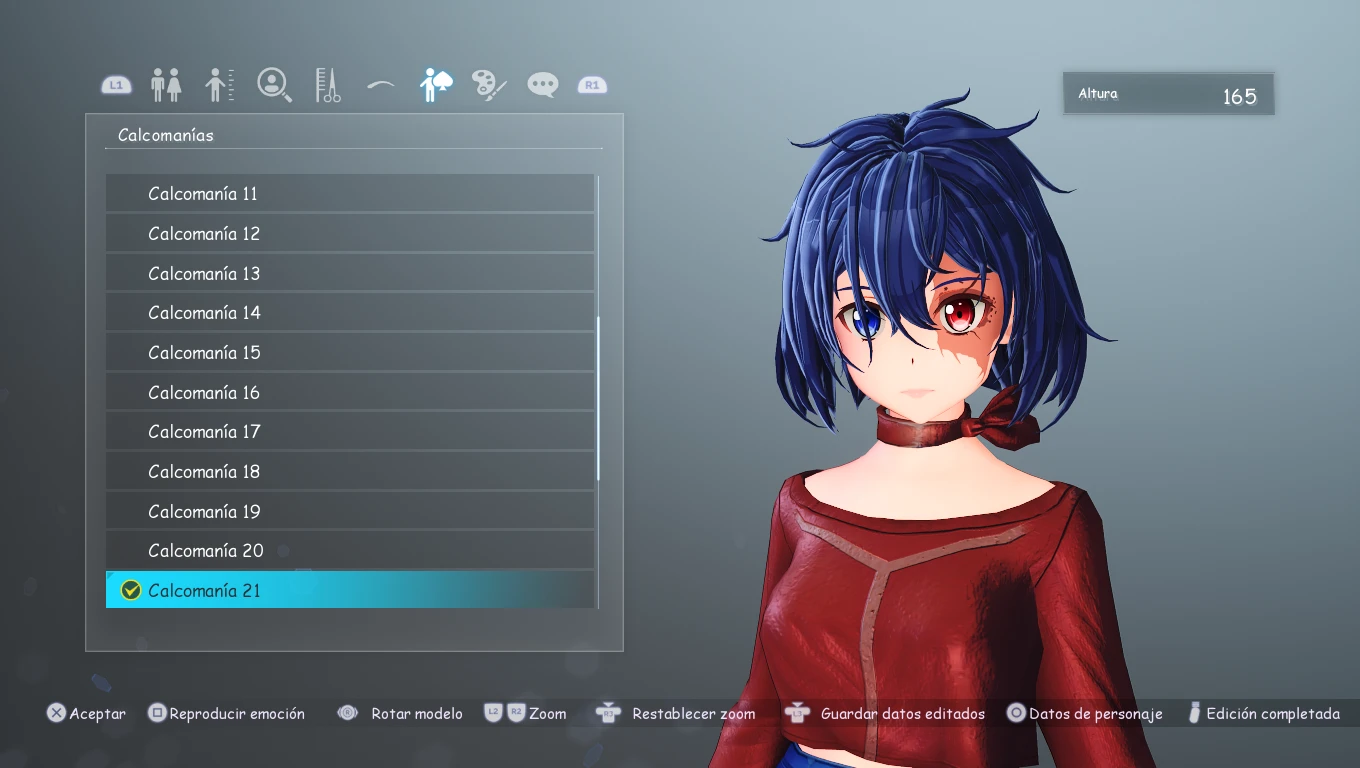Open the paint palette color tab
The image size is (1360, 768).
(x=489, y=85)
